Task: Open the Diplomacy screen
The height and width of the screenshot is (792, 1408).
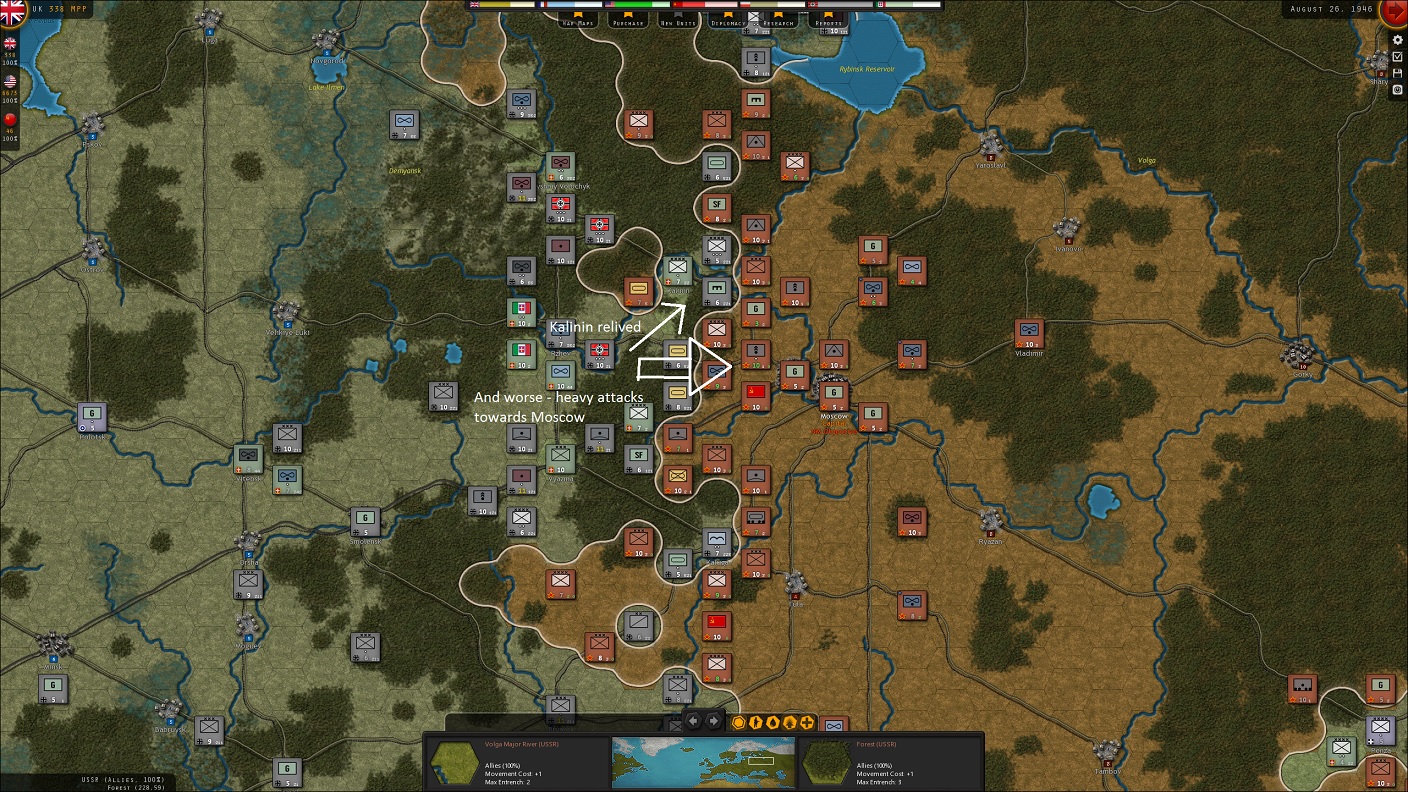Action: click(729, 20)
